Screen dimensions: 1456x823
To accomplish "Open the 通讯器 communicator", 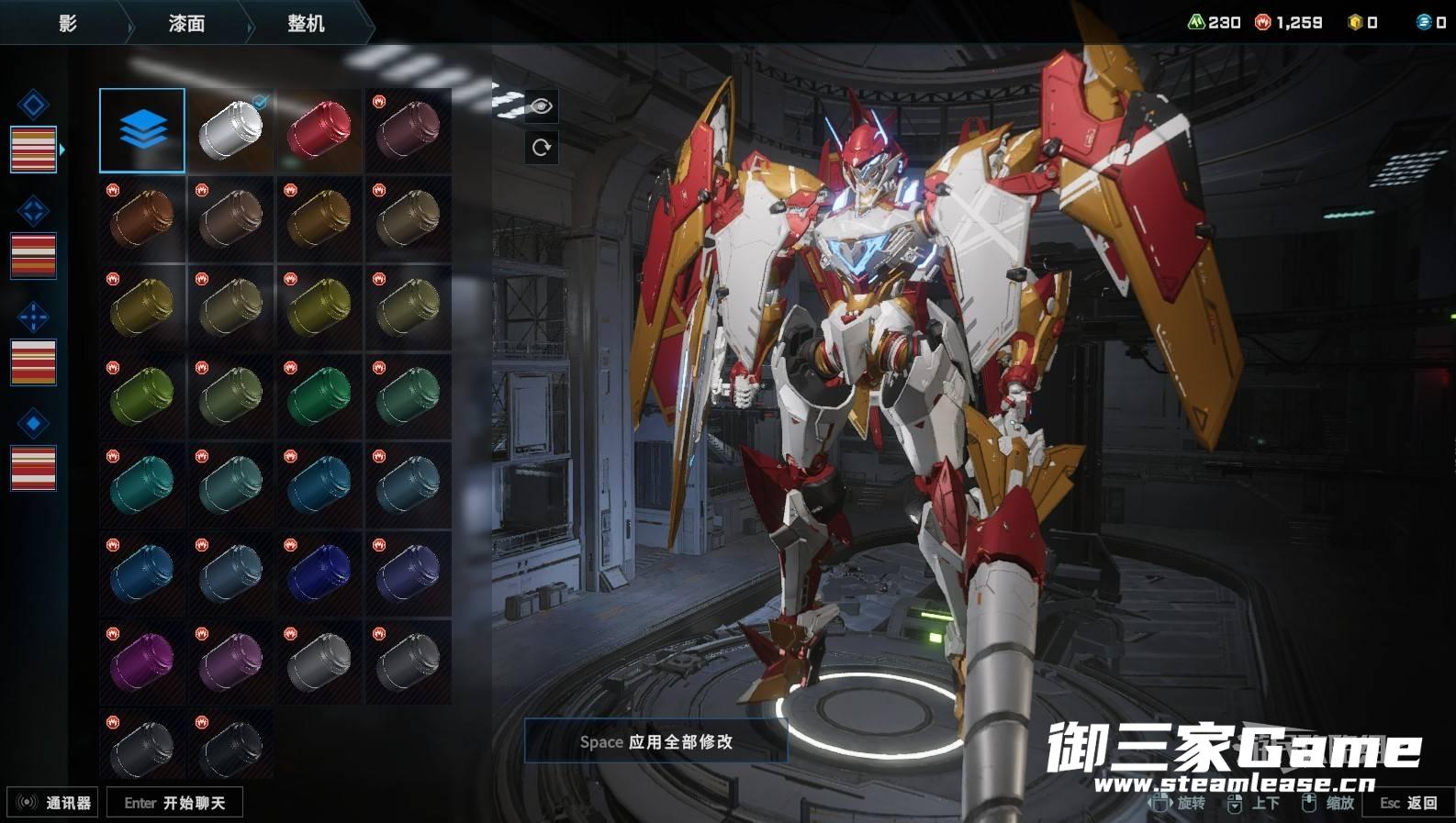I will [53, 803].
